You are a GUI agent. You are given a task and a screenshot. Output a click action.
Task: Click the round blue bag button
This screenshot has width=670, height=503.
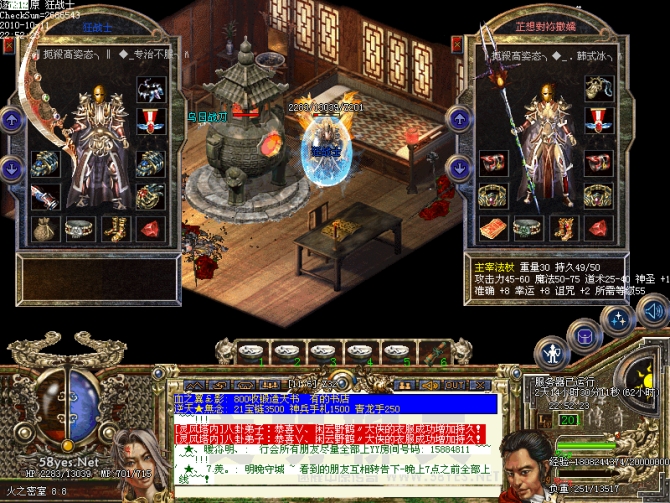tap(583, 333)
